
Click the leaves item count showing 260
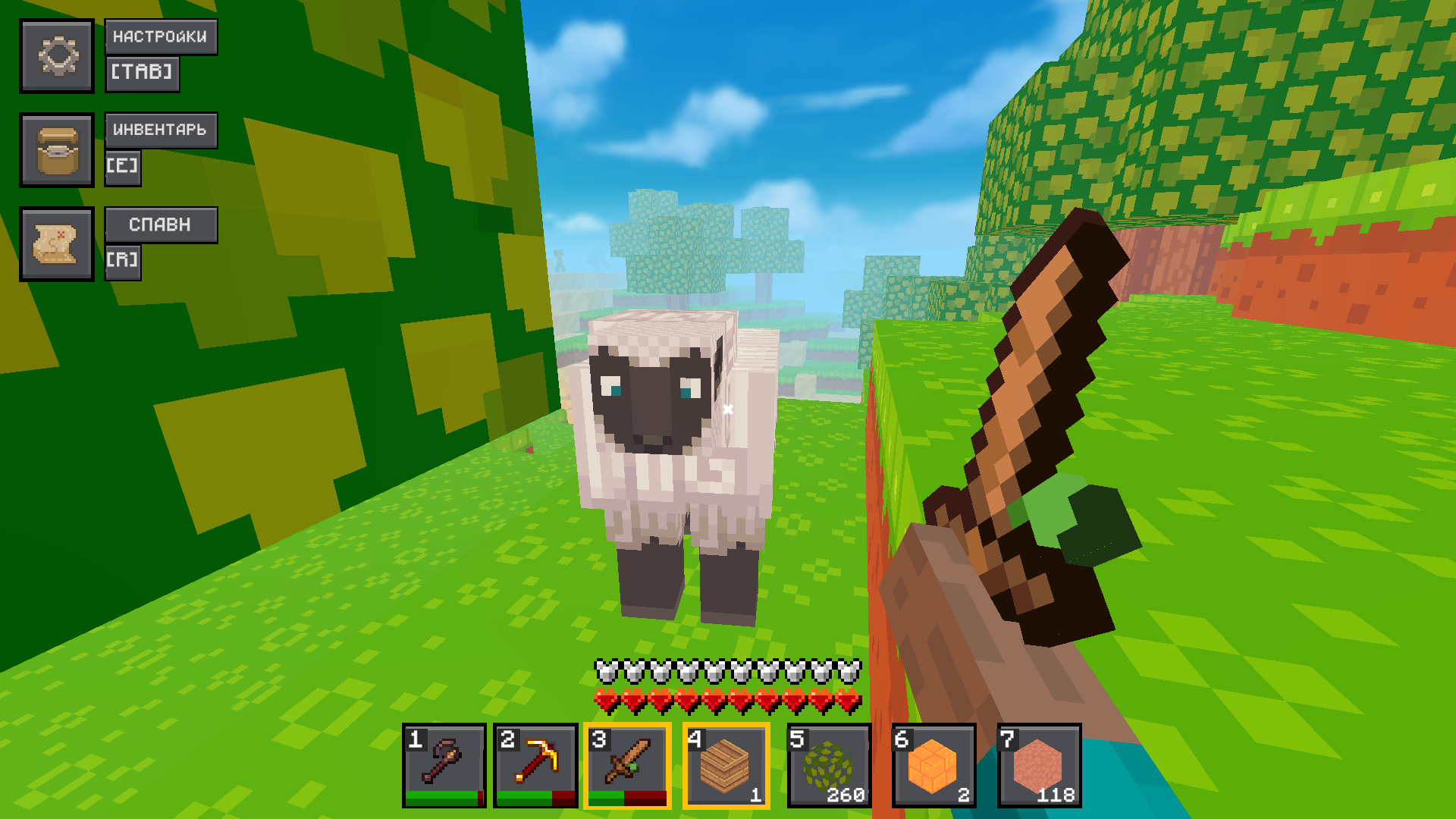coord(846,795)
